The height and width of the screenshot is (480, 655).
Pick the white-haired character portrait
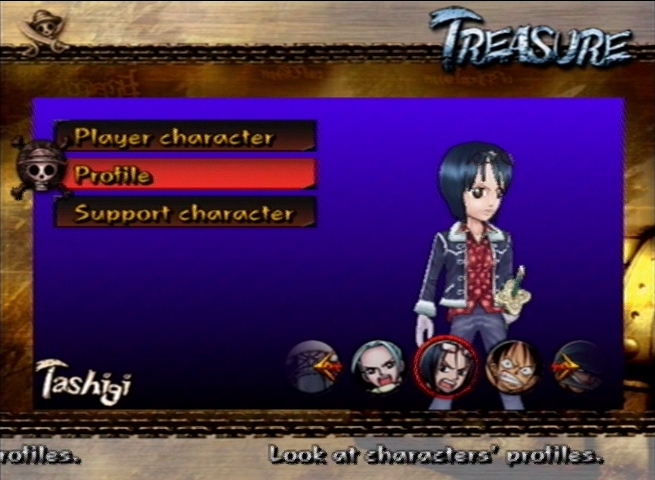(x=377, y=366)
